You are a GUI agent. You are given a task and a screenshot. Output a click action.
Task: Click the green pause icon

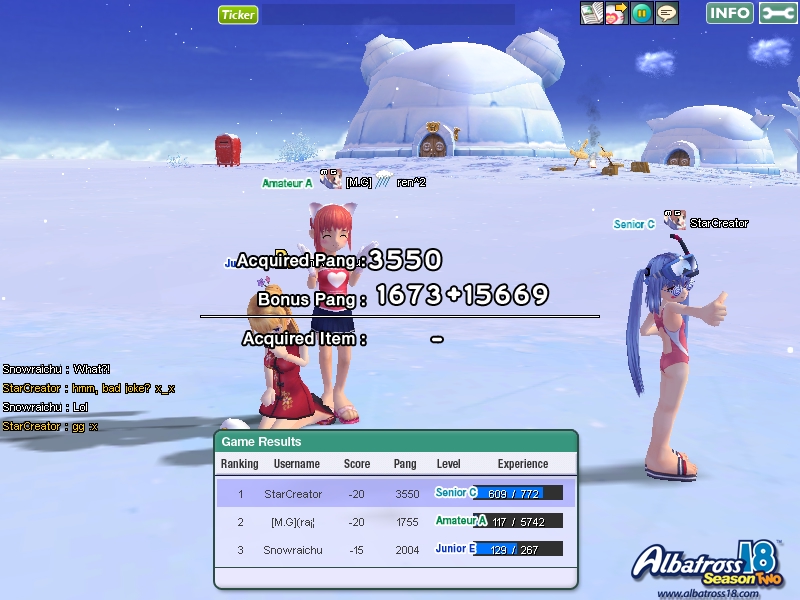click(x=642, y=13)
